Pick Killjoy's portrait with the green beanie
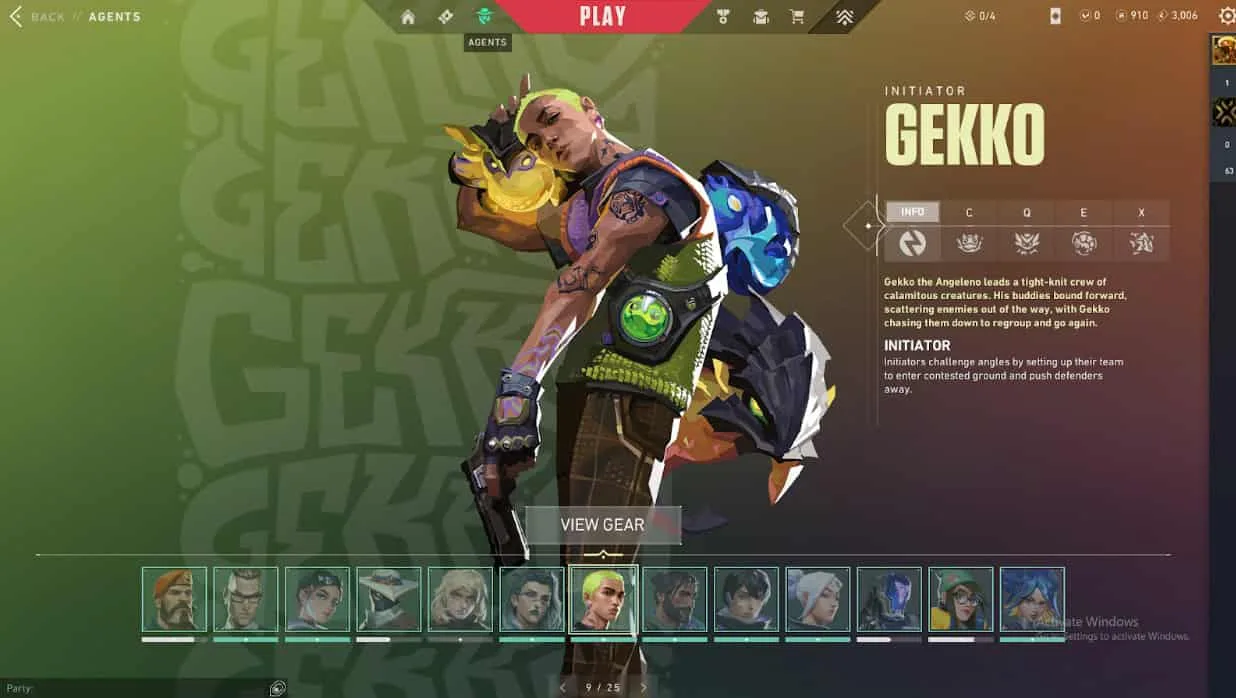The height and width of the screenshot is (698, 1236). click(x=960, y=600)
